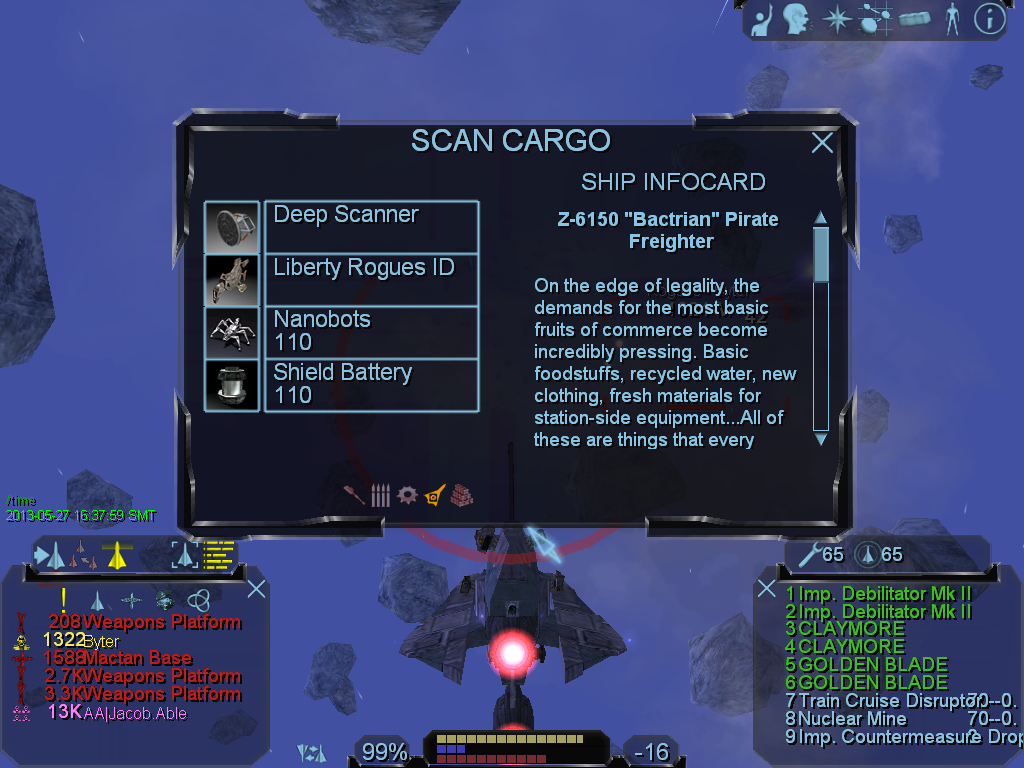Image resolution: width=1024 pixels, height=768 pixels.
Task: Show ammunition with the bullets filter icon
Action: [x=380, y=495]
